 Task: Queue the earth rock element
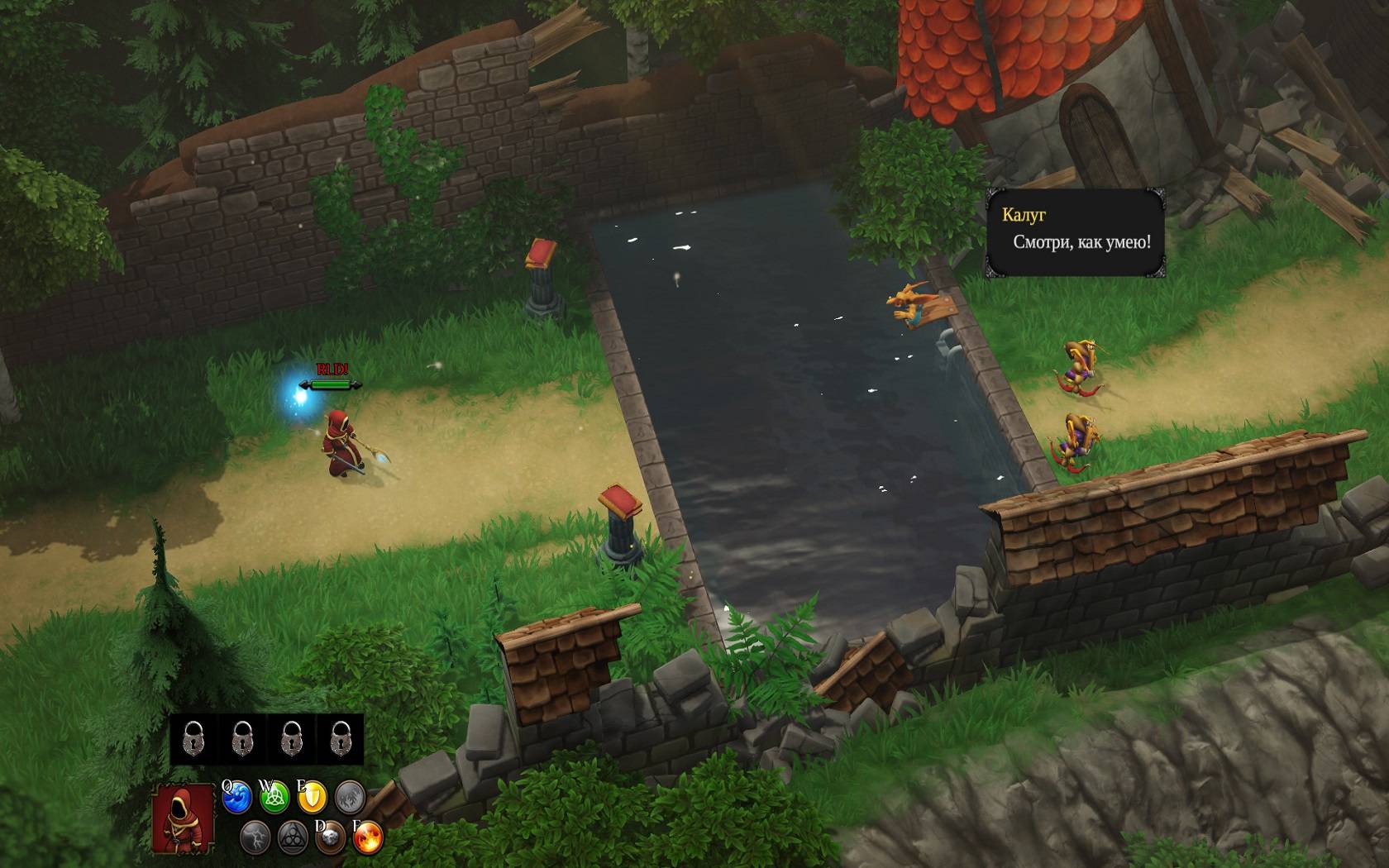click(331, 838)
